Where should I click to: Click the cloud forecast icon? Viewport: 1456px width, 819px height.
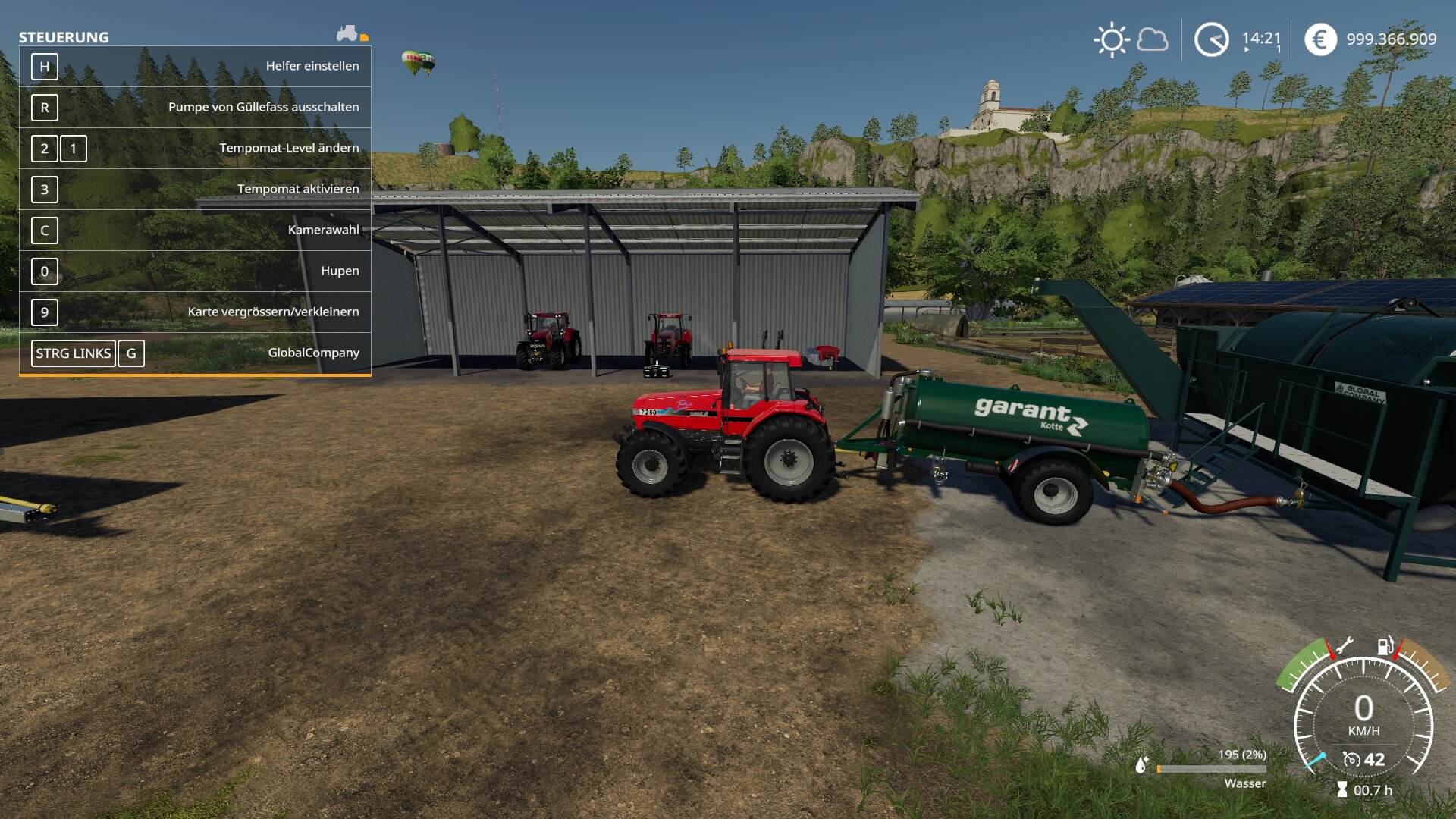click(1153, 39)
